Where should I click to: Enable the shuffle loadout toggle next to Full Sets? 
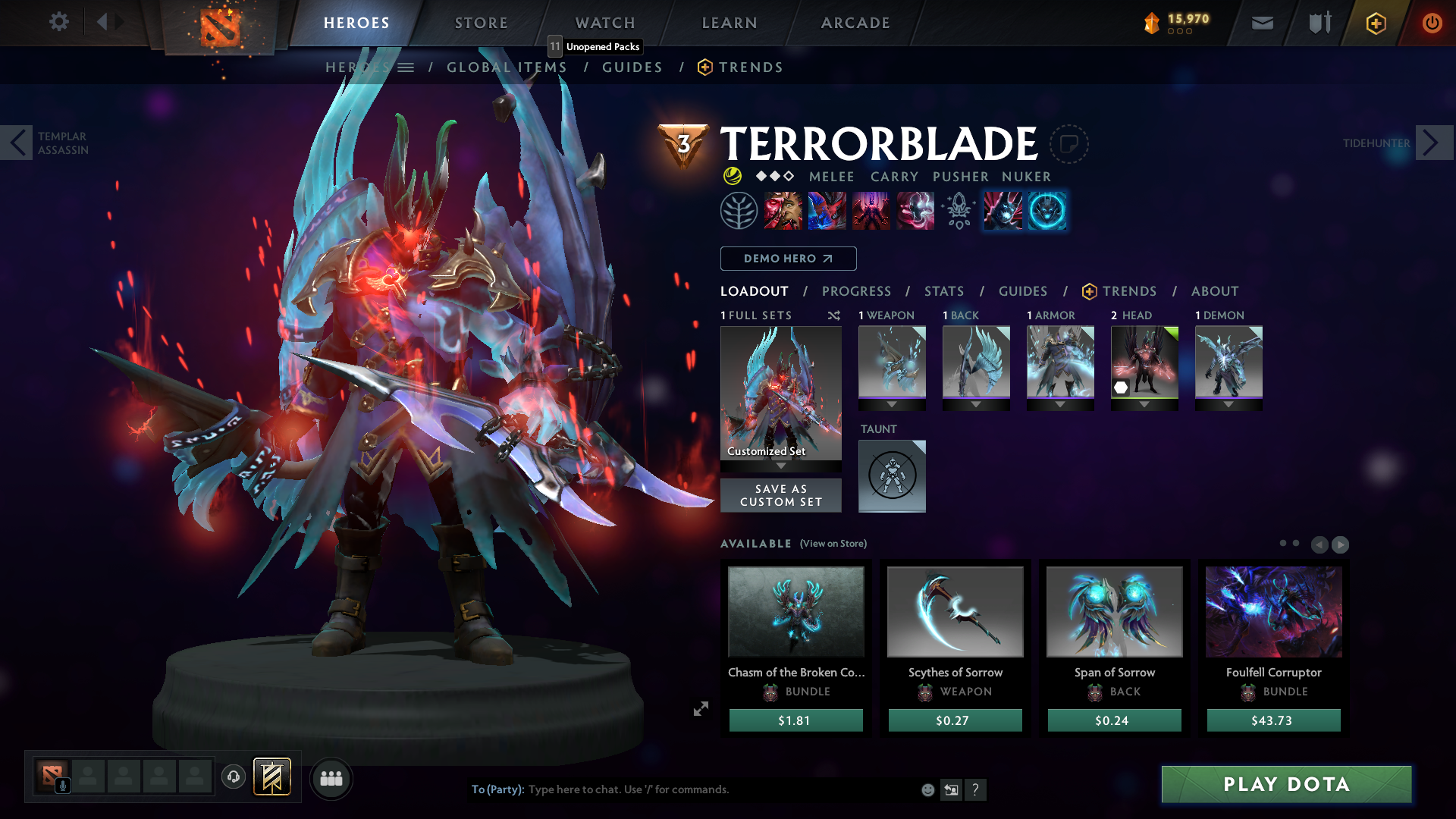tap(833, 315)
